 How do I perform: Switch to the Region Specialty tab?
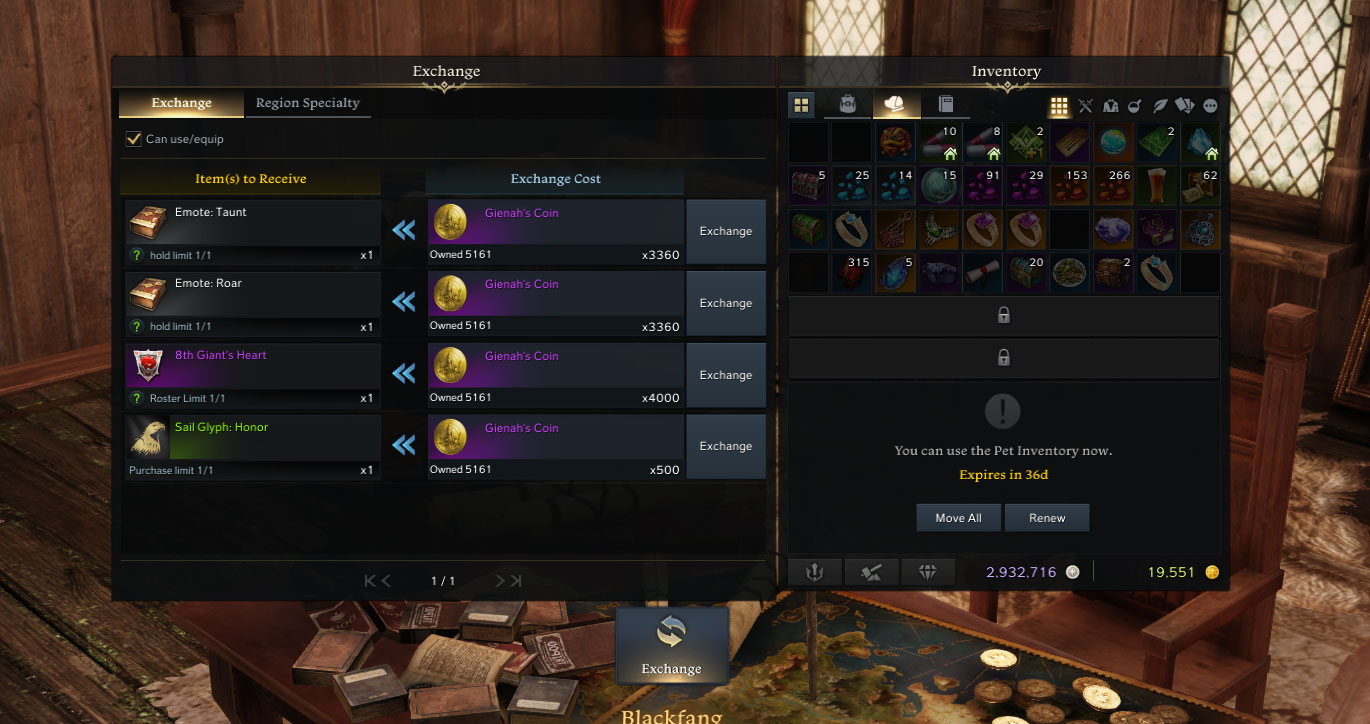click(307, 103)
